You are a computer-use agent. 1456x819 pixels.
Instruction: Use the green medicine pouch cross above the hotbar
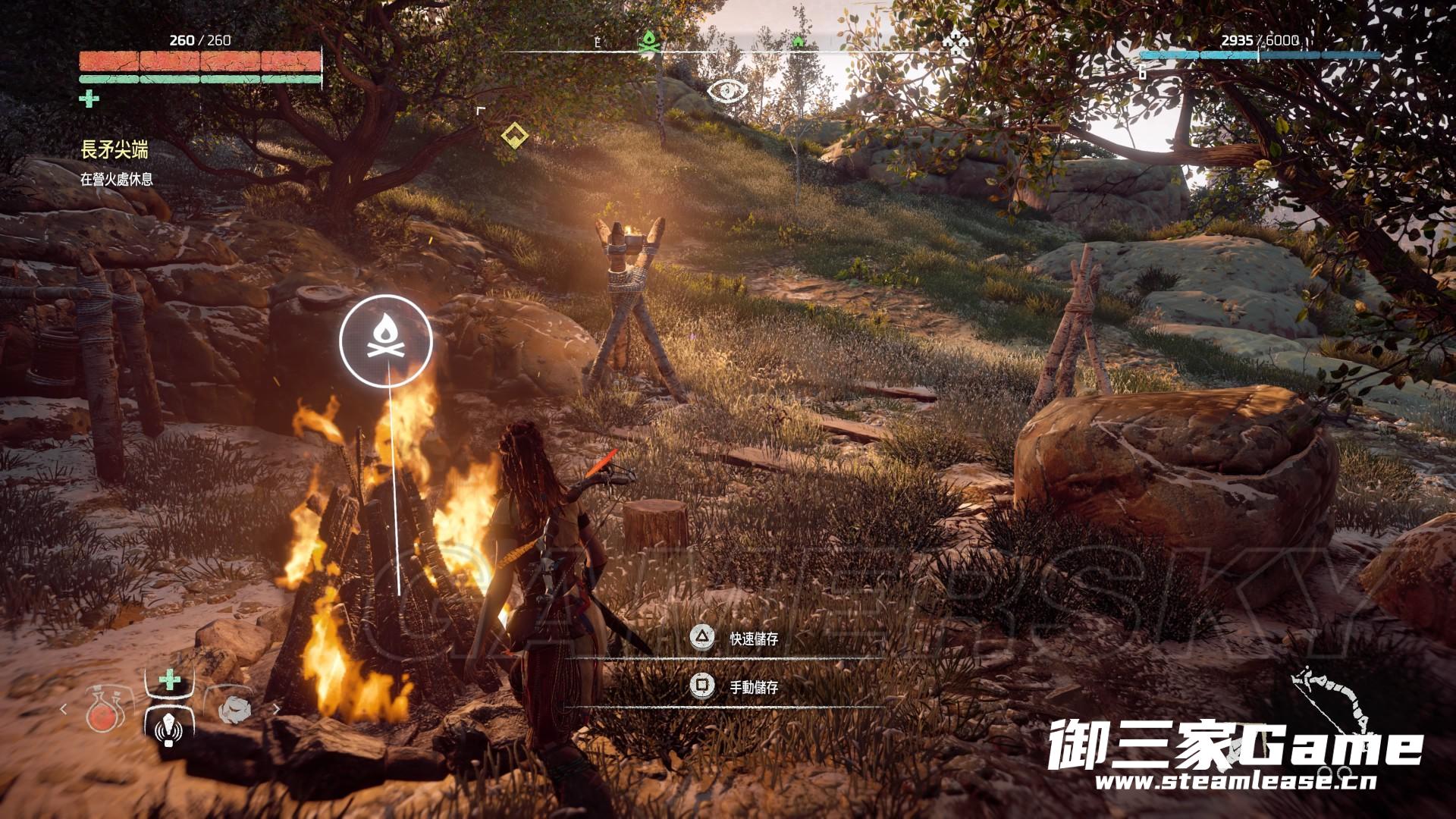point(170,679)
